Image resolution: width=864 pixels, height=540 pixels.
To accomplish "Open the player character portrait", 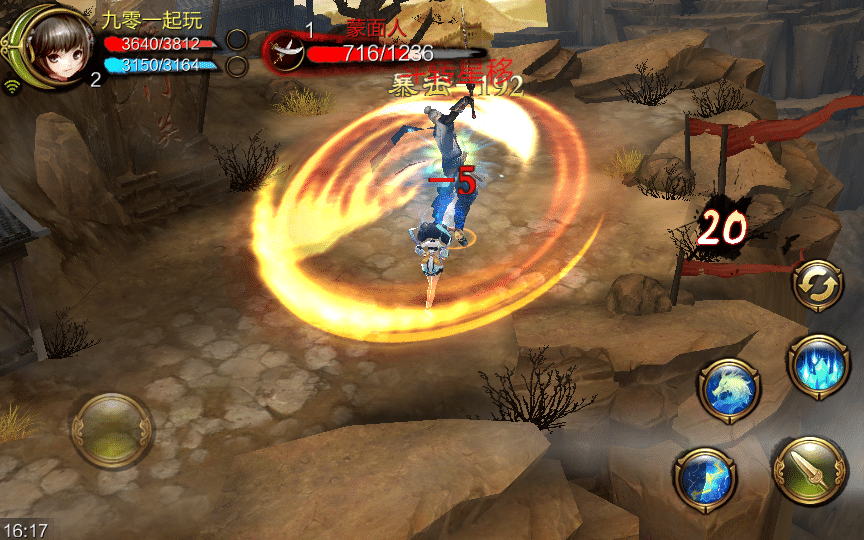I will click(x=51, y=45).
